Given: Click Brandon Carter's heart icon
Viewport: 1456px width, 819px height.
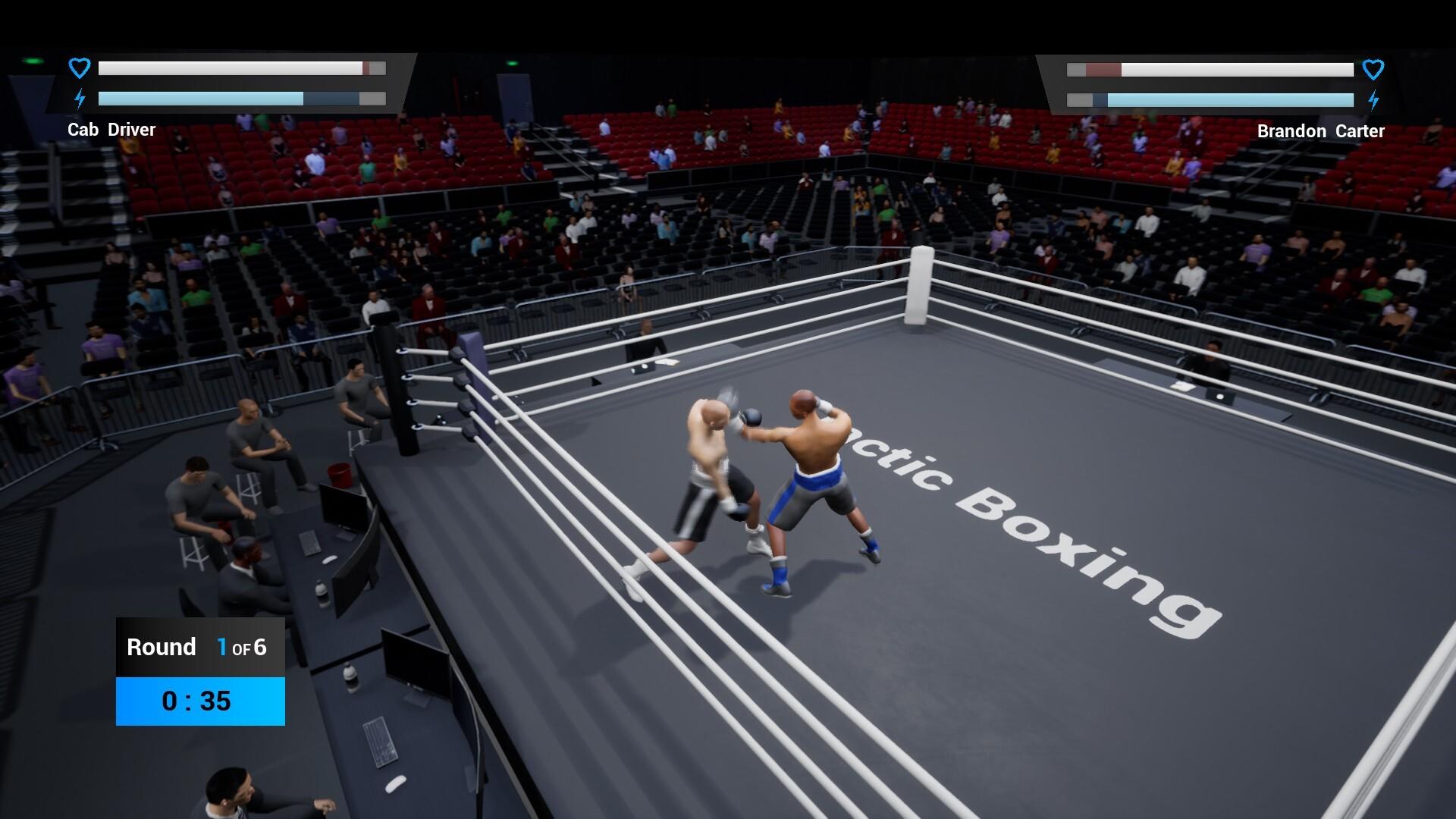Looking at the screenshot, I should 1373,69.
